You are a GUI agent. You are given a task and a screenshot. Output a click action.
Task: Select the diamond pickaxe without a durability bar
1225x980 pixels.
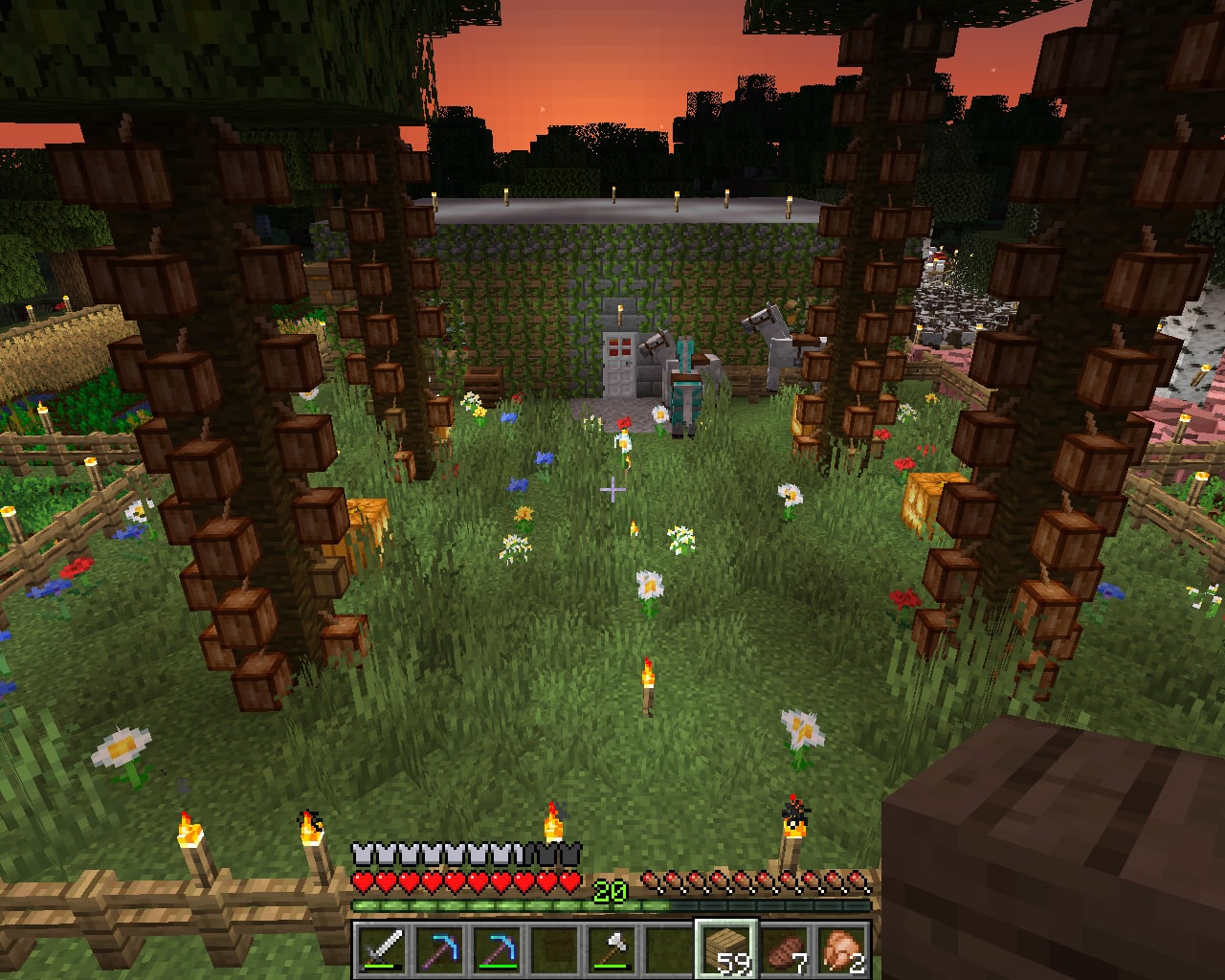click(x=439, y=949)
